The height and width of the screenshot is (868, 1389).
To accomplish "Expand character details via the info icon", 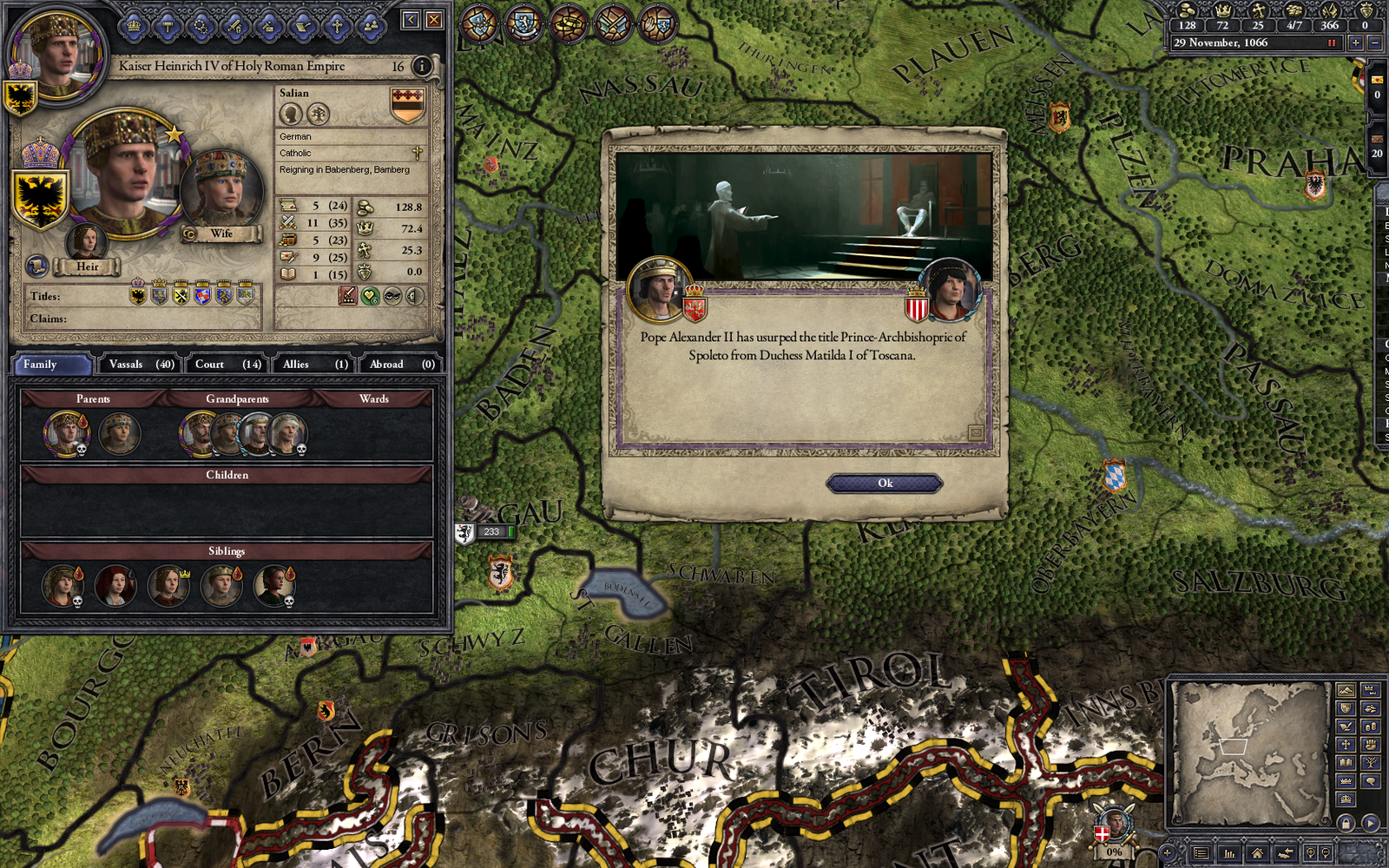I will (x=422, y=66).
